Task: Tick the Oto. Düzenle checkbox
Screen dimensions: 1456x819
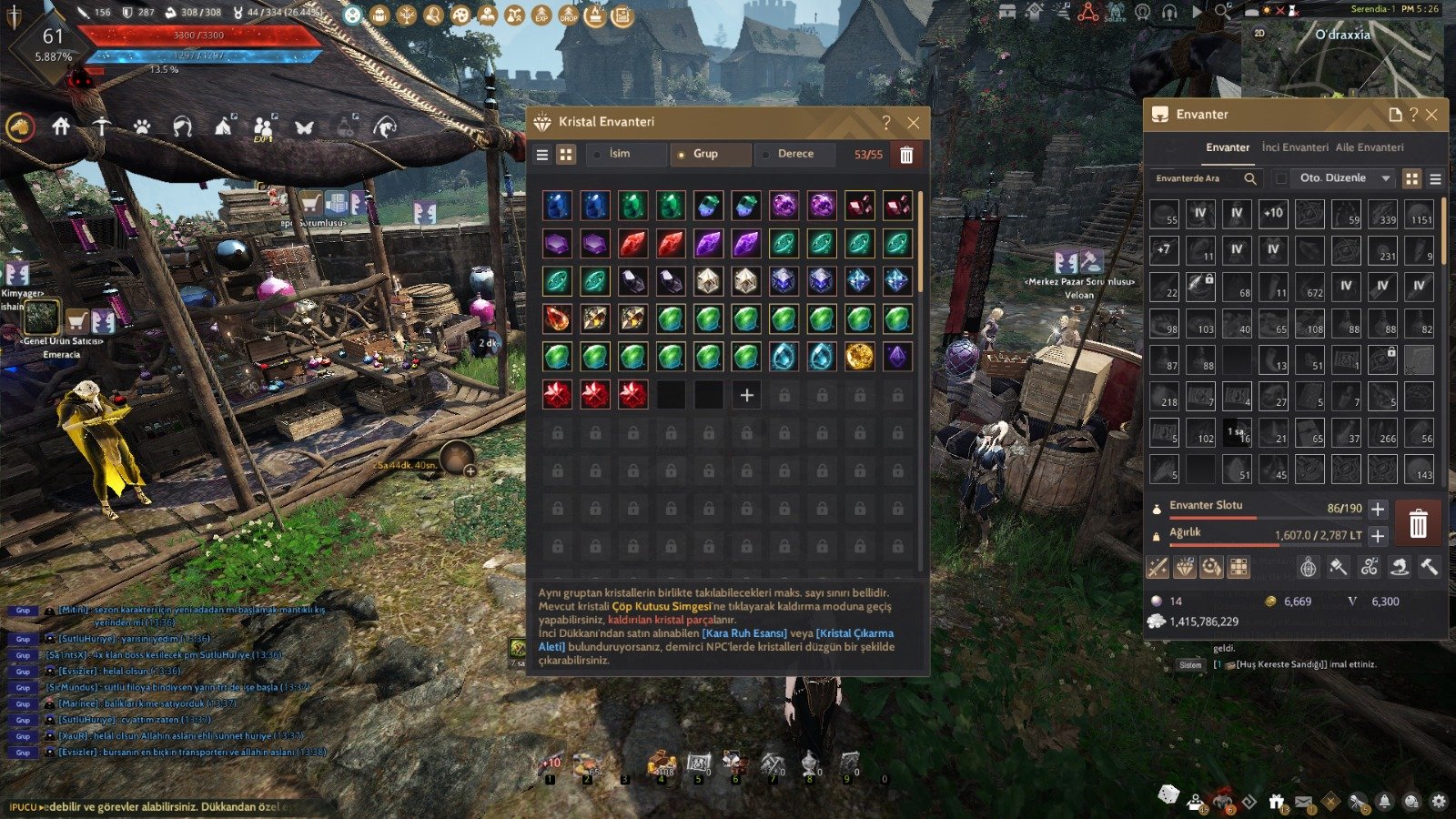Action: (1281, 178)
